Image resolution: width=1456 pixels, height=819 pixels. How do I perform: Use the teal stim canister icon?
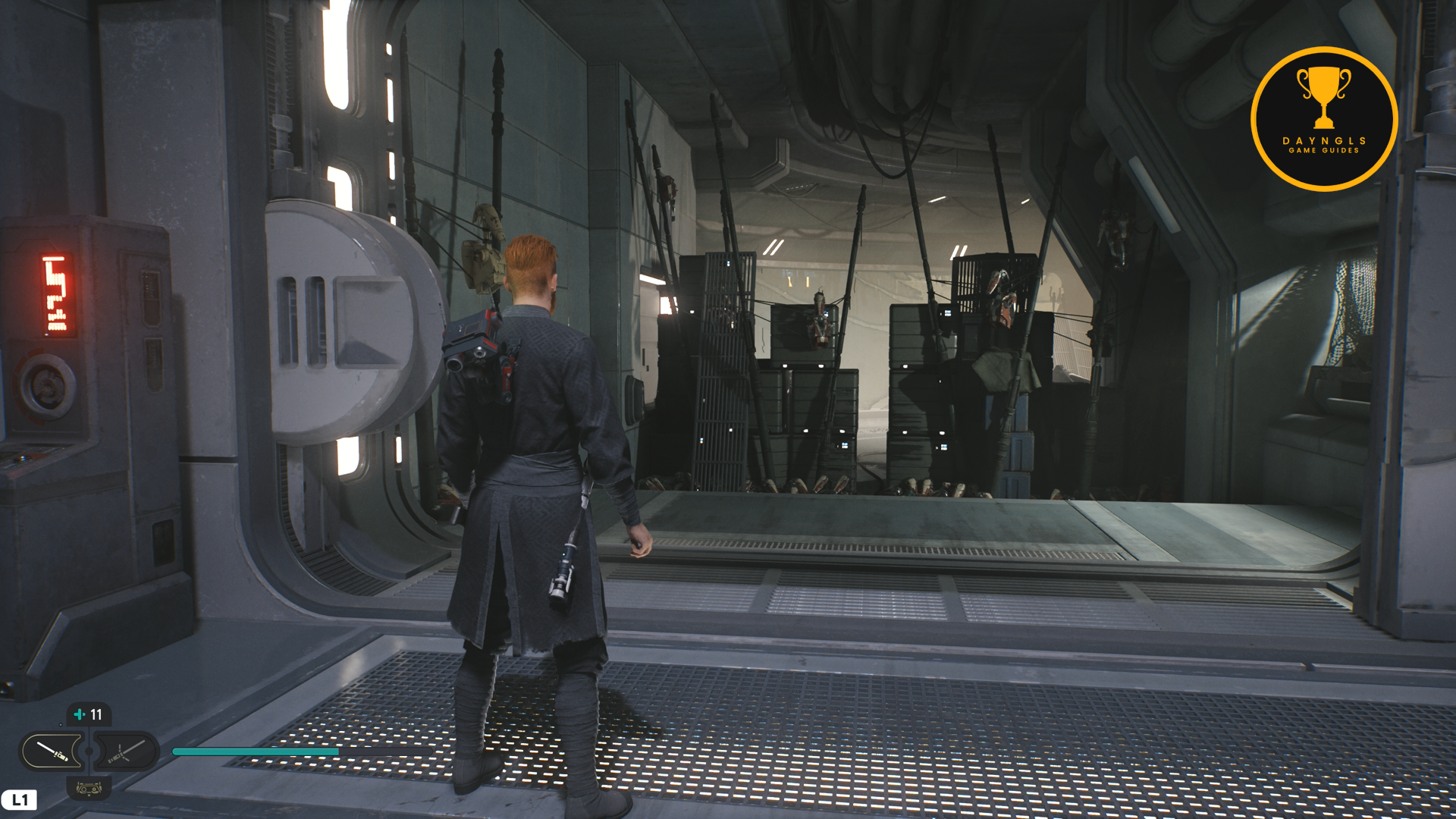(x=80, y=714)
